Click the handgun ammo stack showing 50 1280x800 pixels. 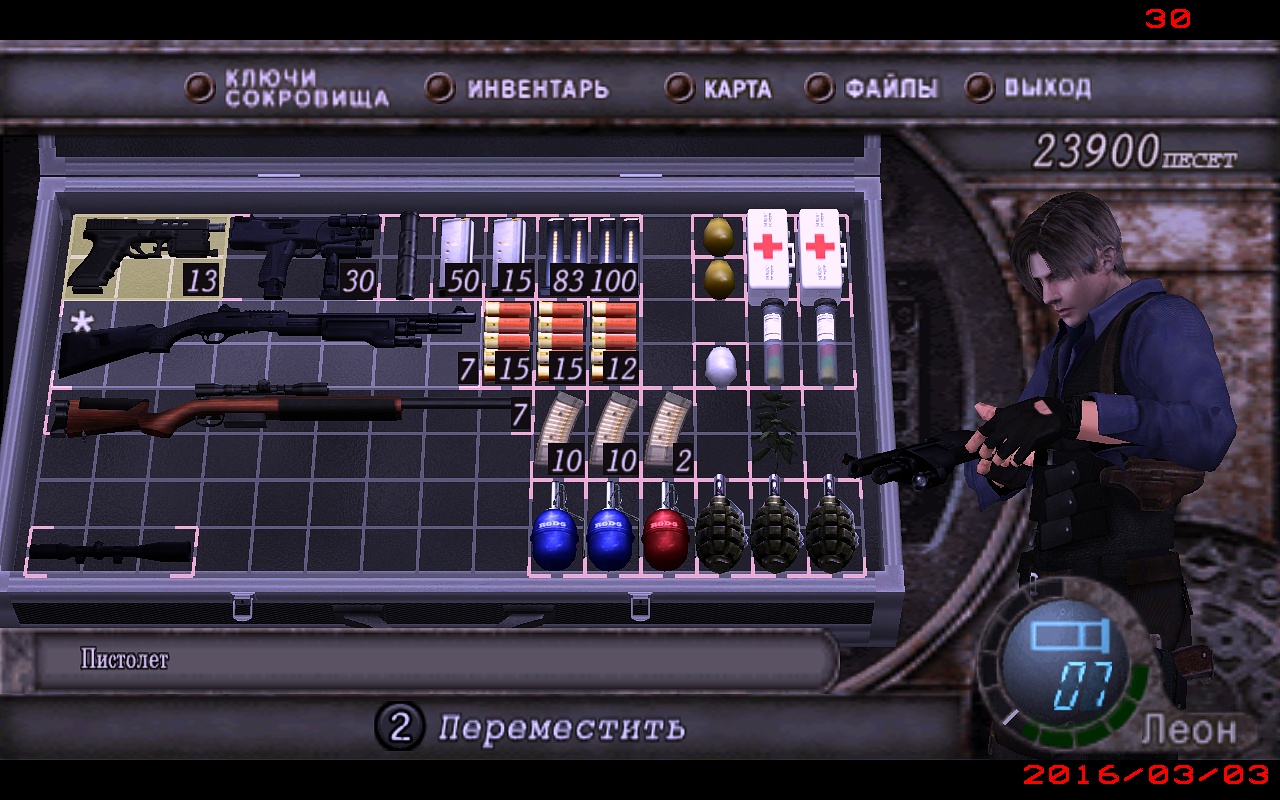click(455, 250)
